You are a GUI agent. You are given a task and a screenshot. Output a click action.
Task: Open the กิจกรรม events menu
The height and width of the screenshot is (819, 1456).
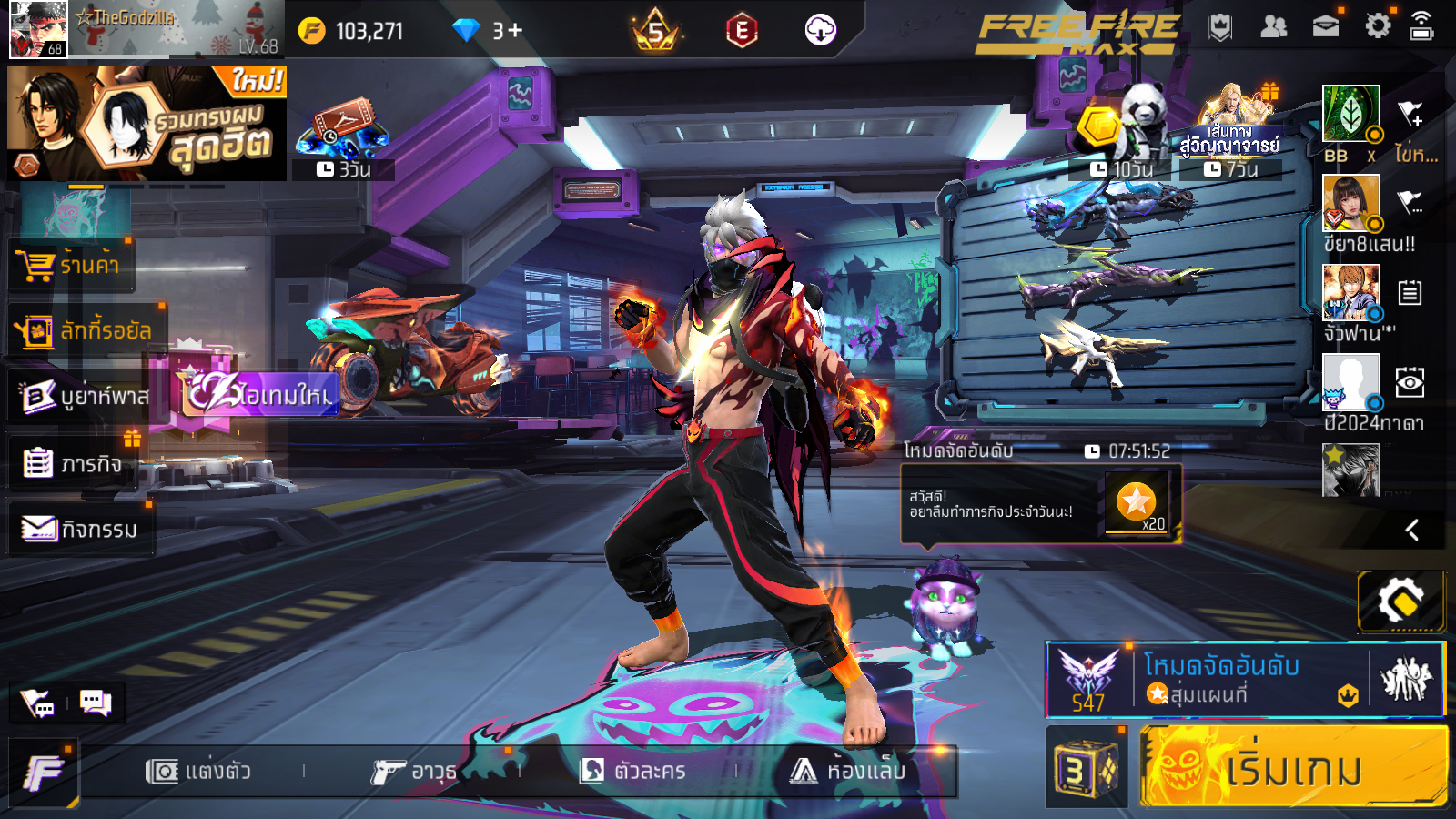tap(80, 530)
